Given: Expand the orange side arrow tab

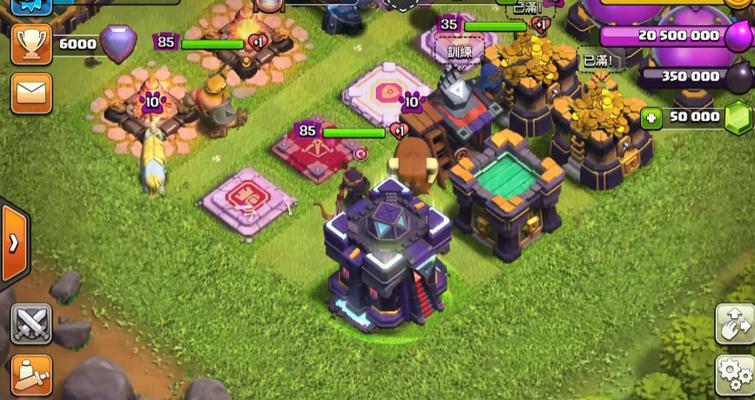Looking at the screenshot, I should click(x=13, y=243).
